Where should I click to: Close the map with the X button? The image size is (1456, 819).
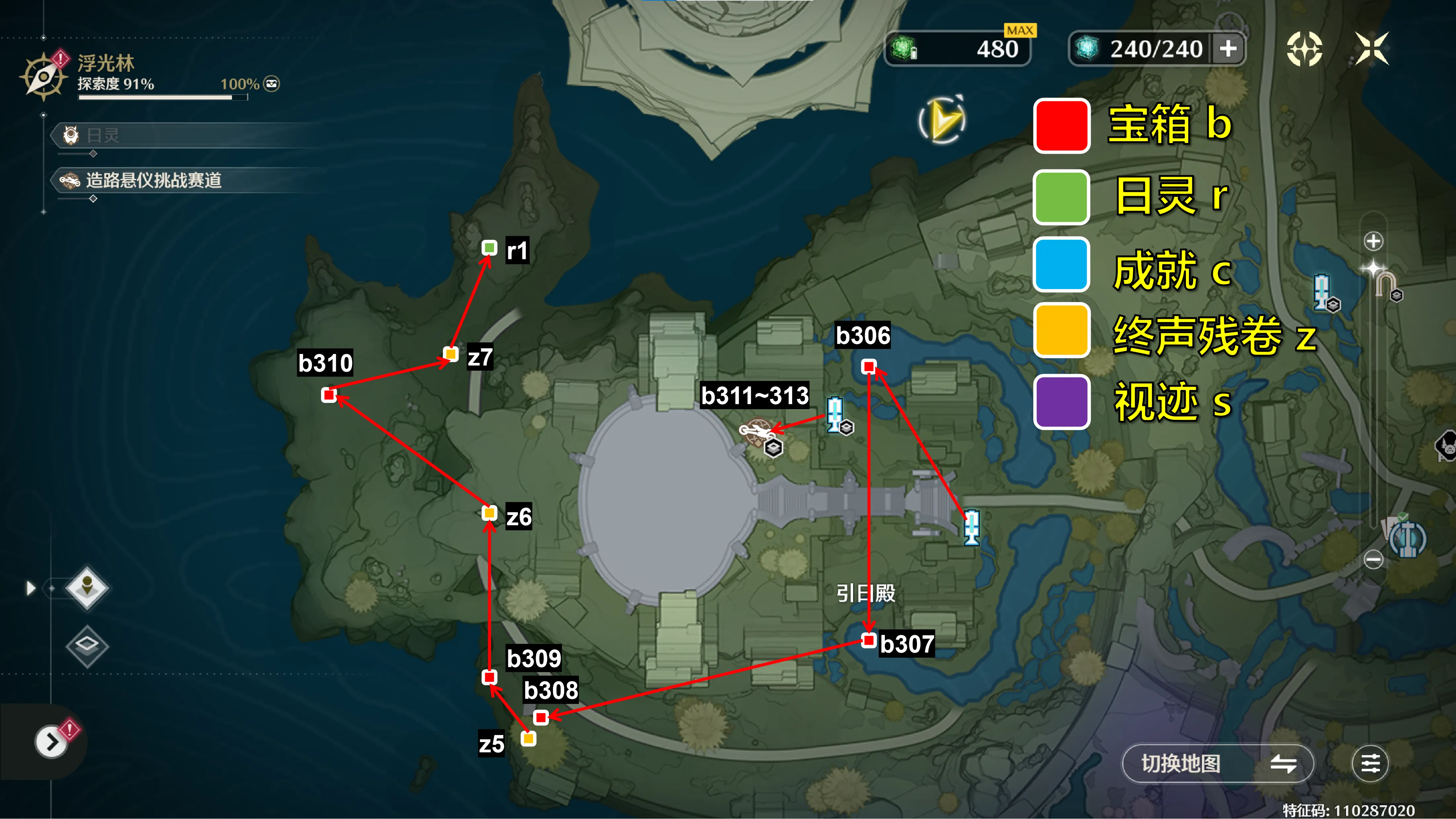click(1372, 49)
